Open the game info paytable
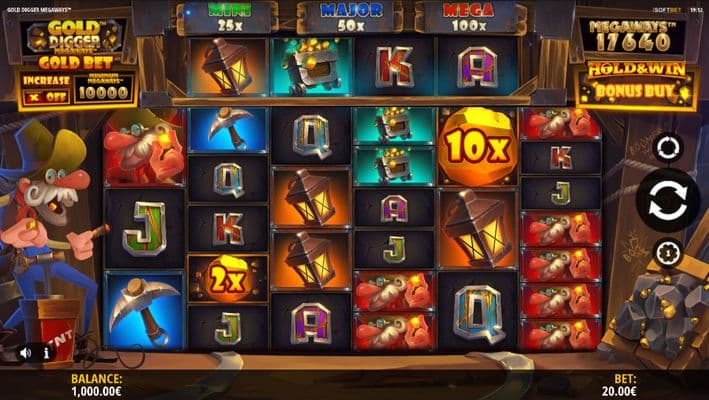 click(46, 353)
